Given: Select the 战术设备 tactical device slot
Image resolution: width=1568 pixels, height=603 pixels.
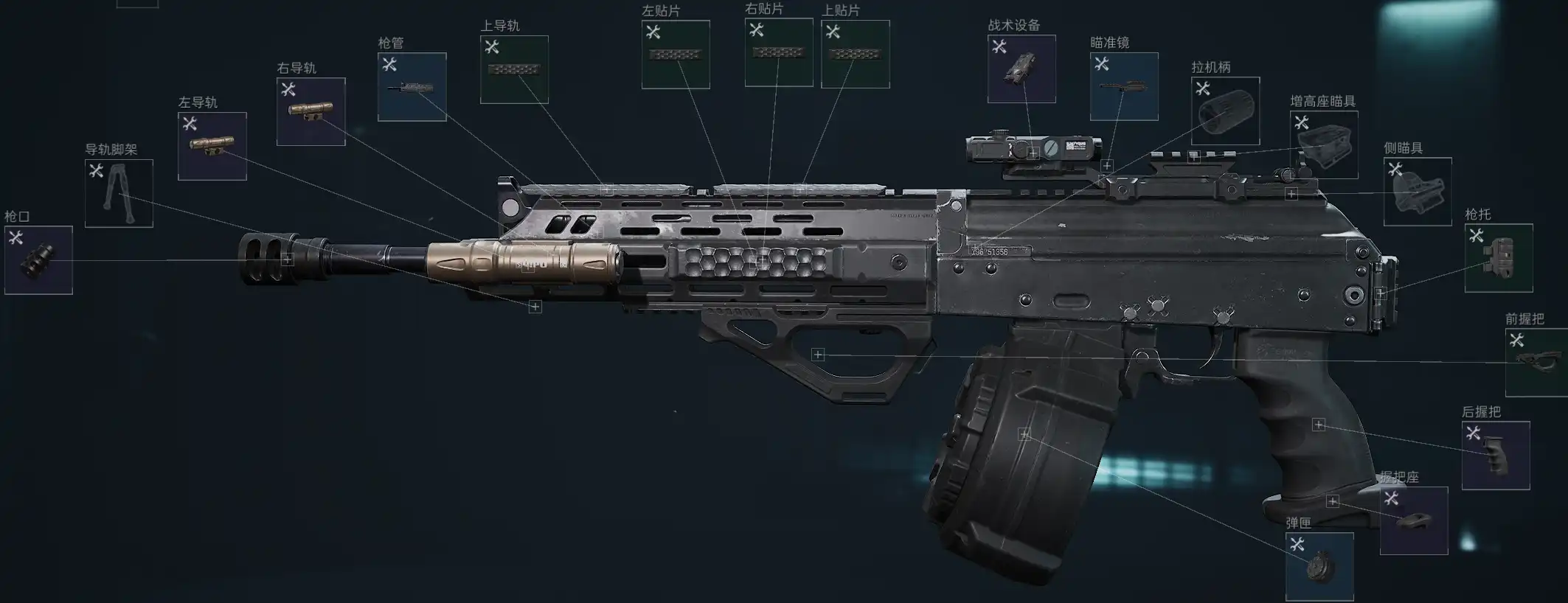Looking at the screenshot, I should click(1021, 69).
